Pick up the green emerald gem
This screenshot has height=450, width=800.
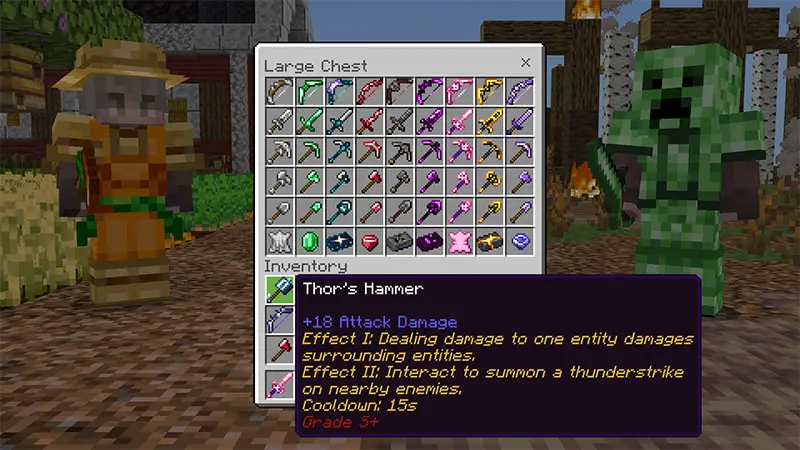tap(309, 241)
